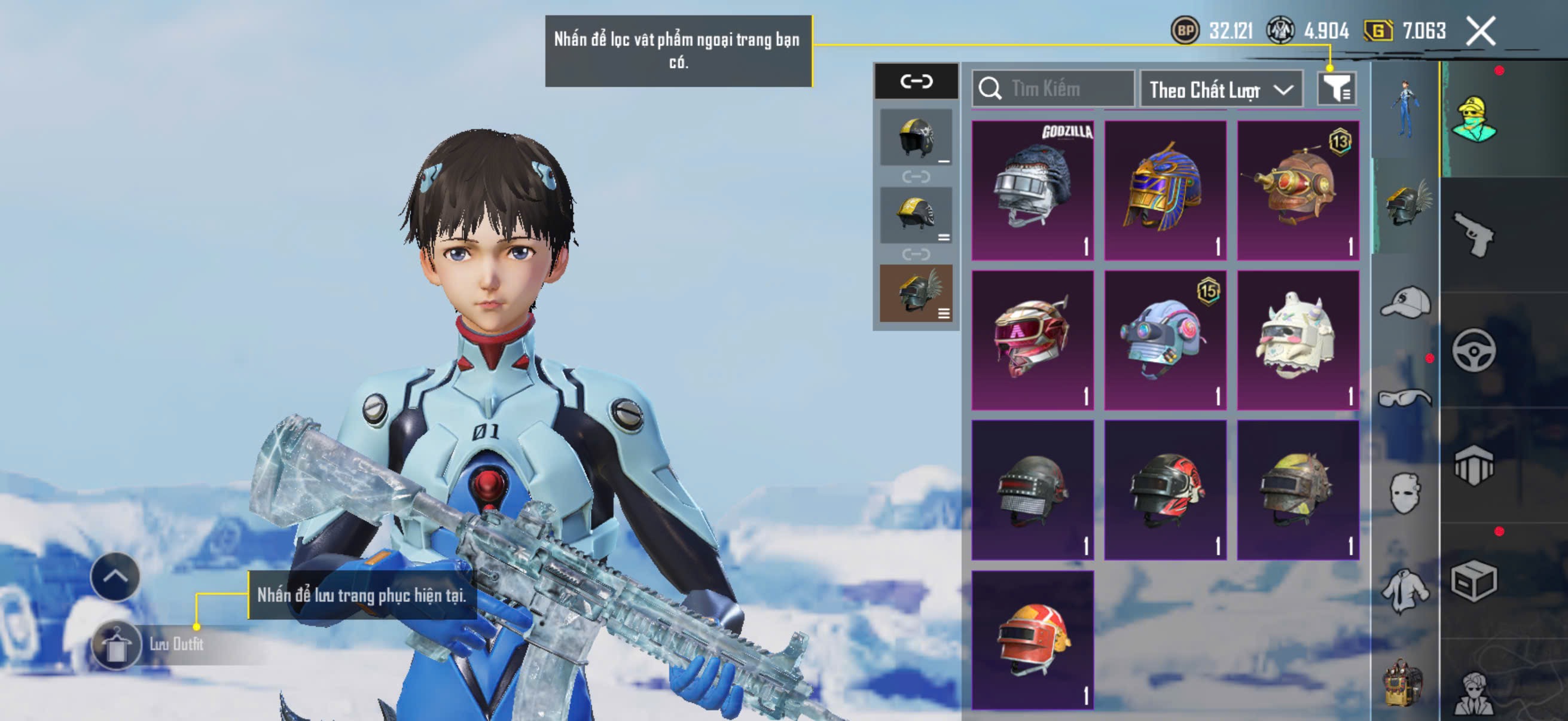Viewport: 1568px width, 721px height.
Task: Choose the golden pharaoh helmet
Action: (1165, 191)
